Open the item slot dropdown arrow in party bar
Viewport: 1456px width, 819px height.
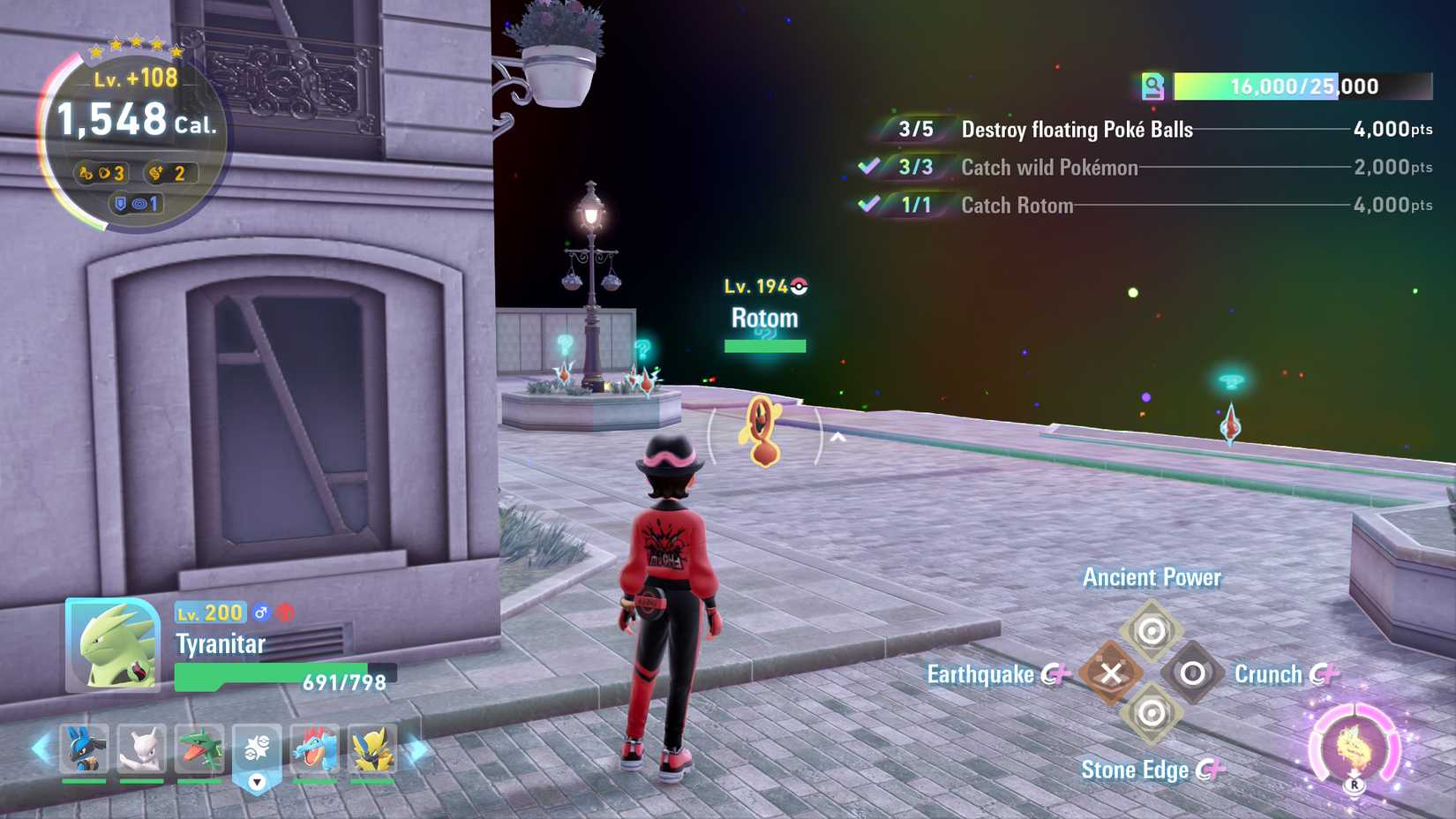pos(256,780)
